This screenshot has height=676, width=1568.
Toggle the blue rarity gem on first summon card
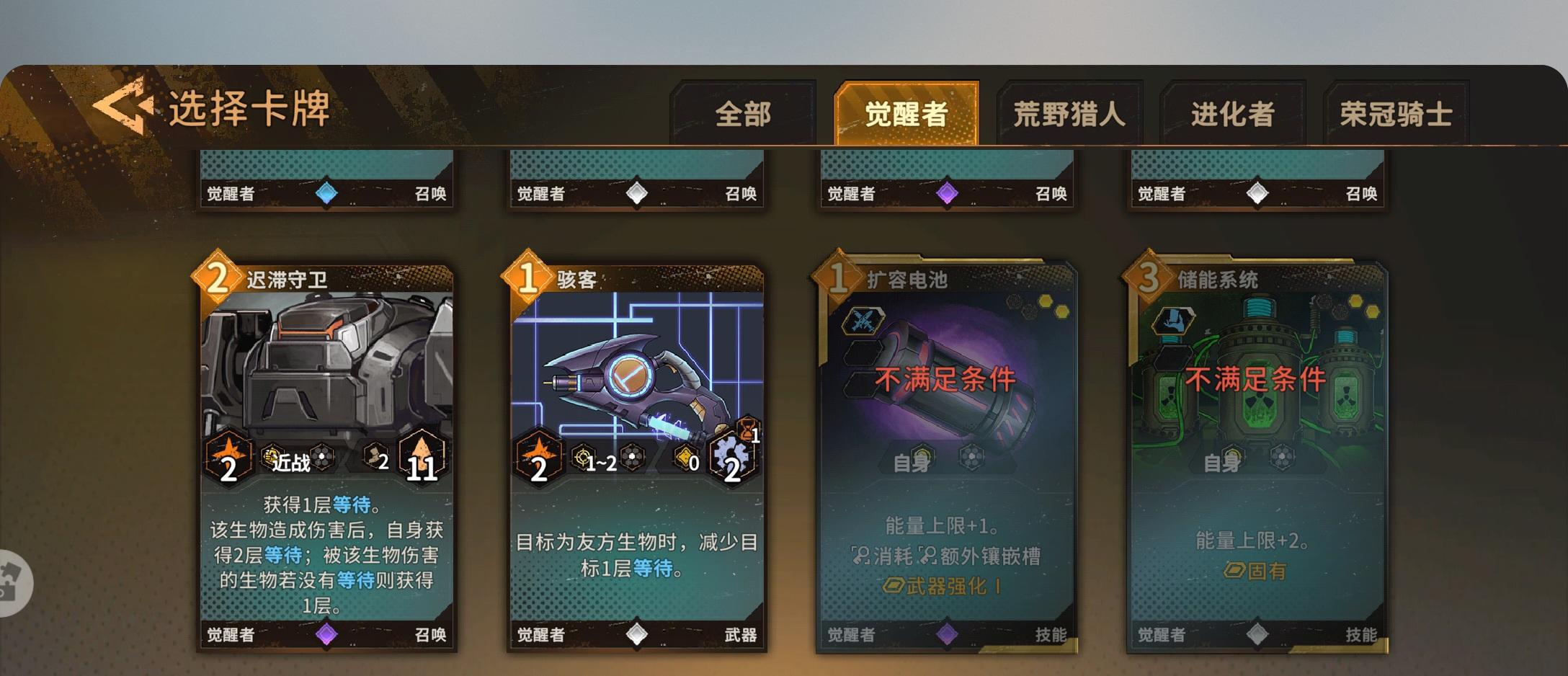330,192
